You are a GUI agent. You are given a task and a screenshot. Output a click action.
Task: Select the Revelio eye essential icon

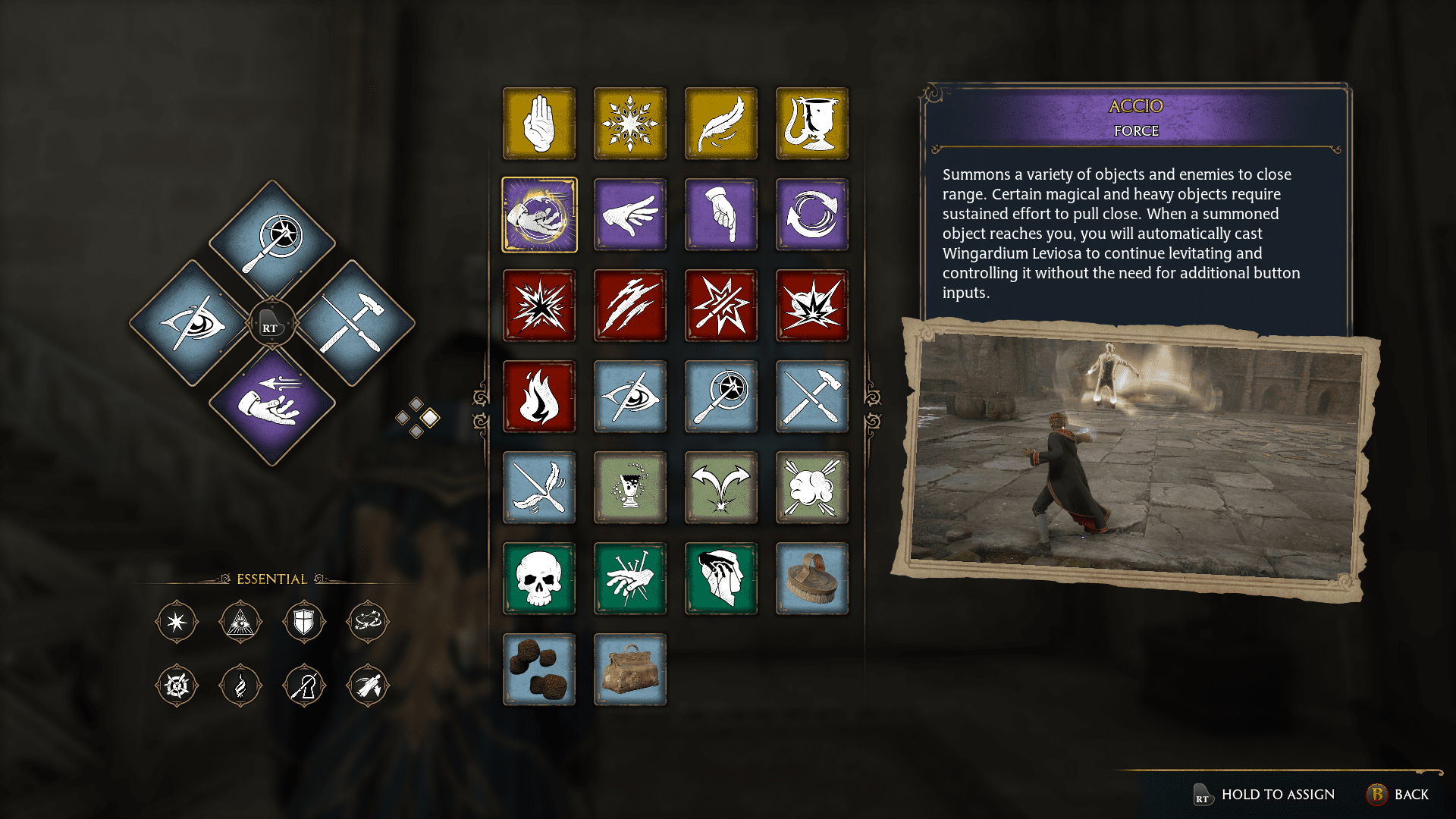[x=240, y=622]
